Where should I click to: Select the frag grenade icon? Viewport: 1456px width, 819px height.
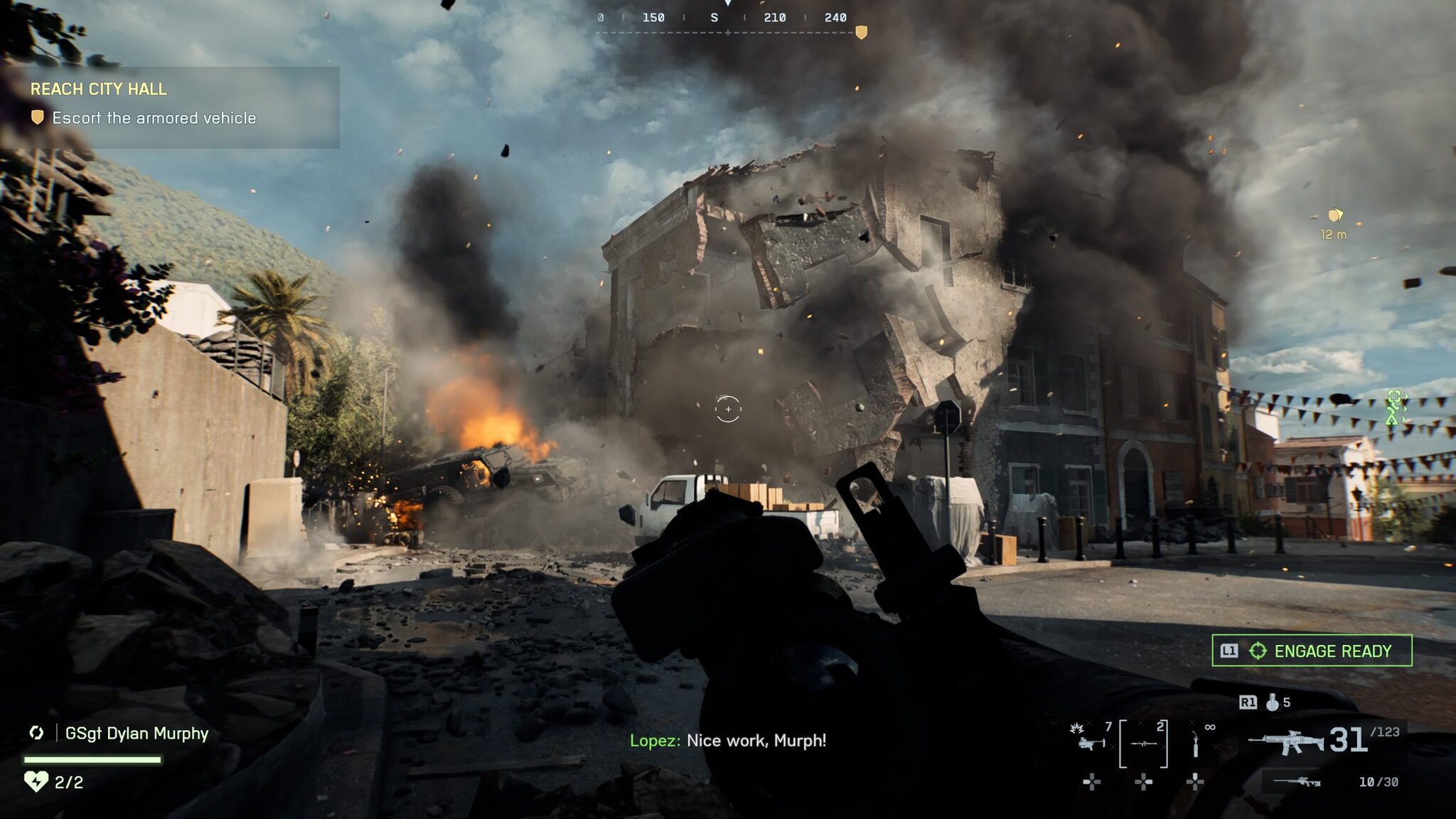tap(1273, 702)
